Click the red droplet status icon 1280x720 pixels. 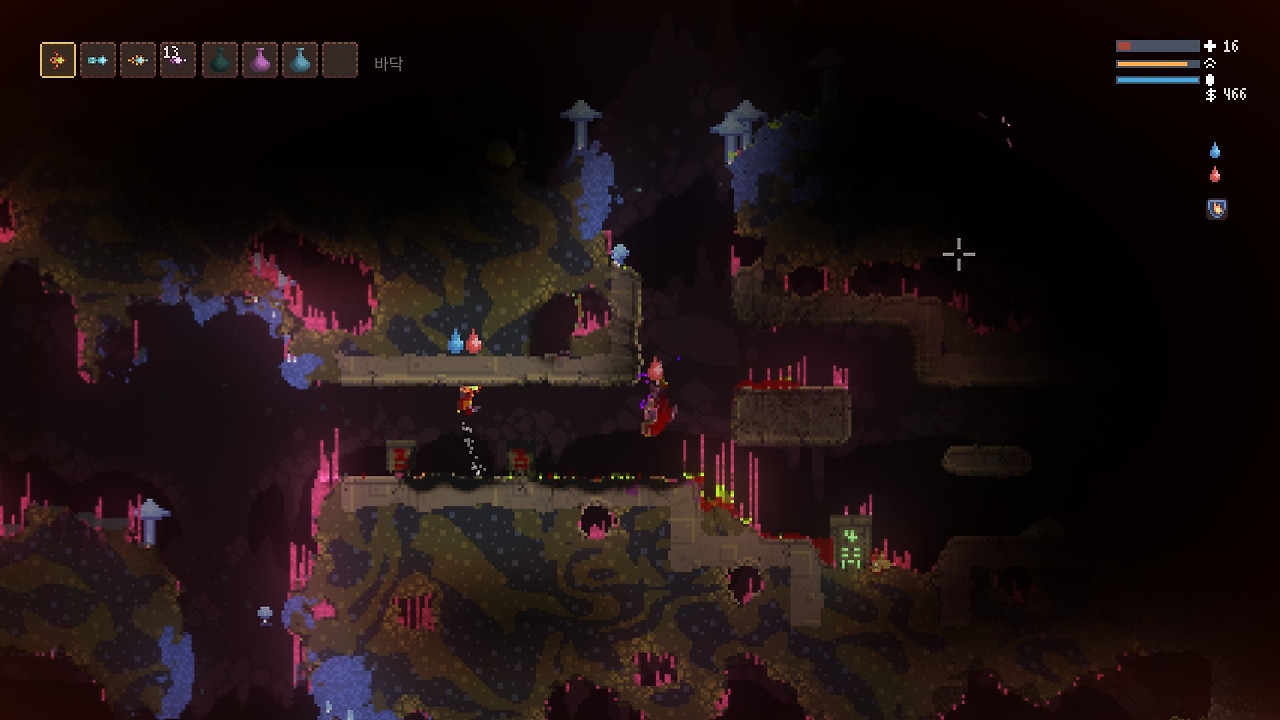[x=1215, y=175]
